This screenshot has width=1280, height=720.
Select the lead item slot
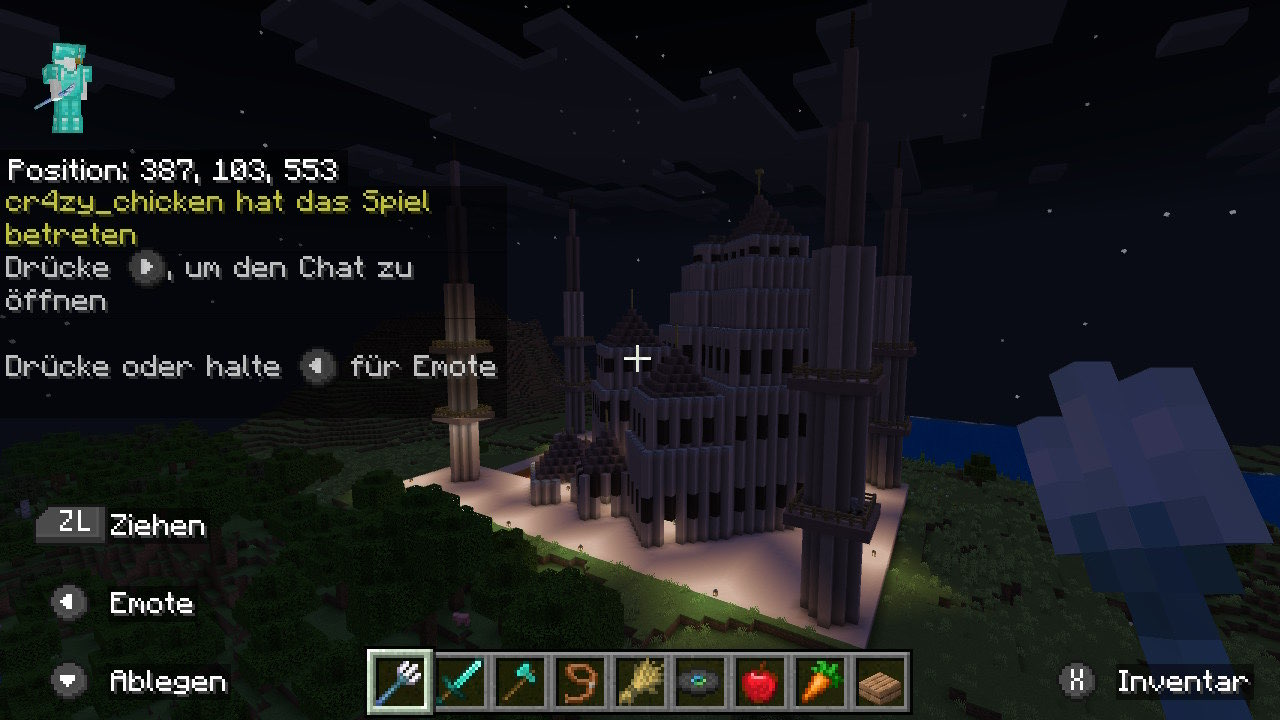[x=581, y=682]
